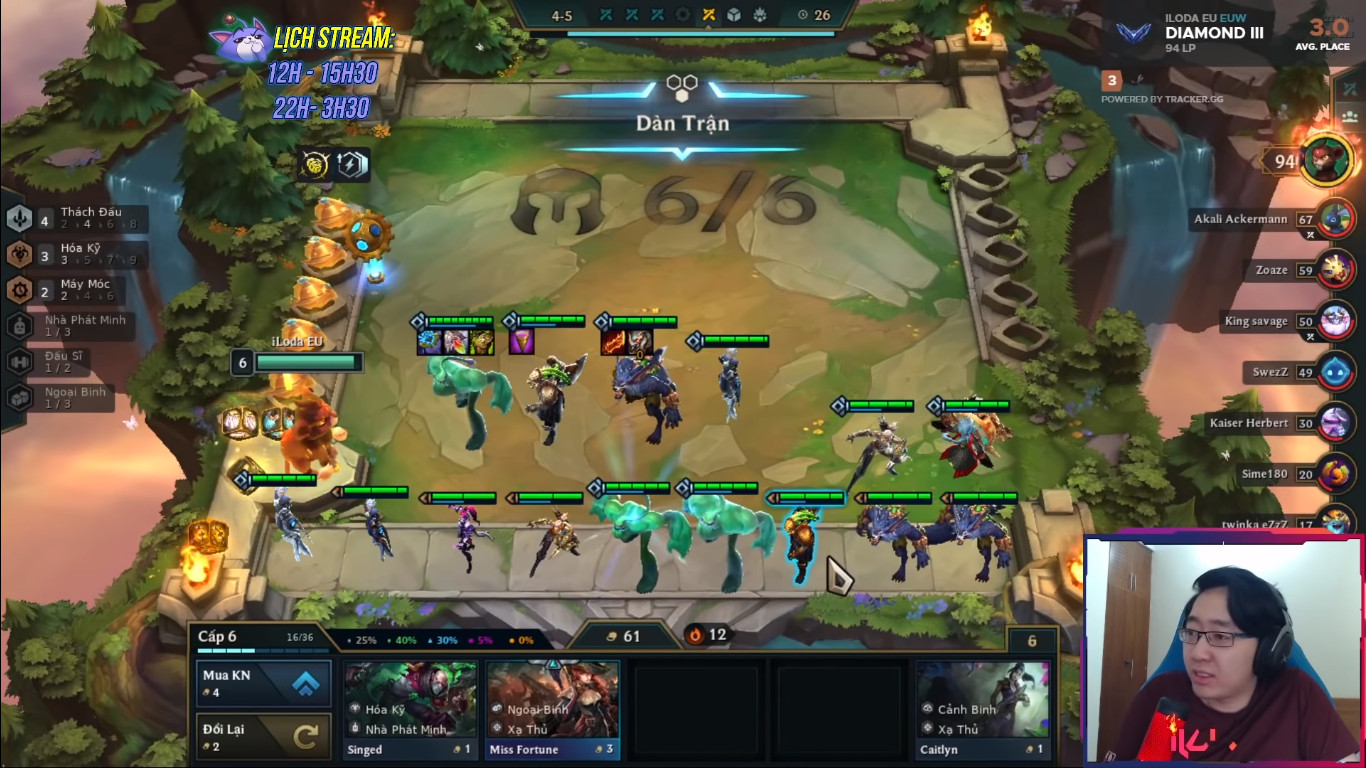
Task: Click the iLoda EU player portrait at top right
Action: (1328, 160)
